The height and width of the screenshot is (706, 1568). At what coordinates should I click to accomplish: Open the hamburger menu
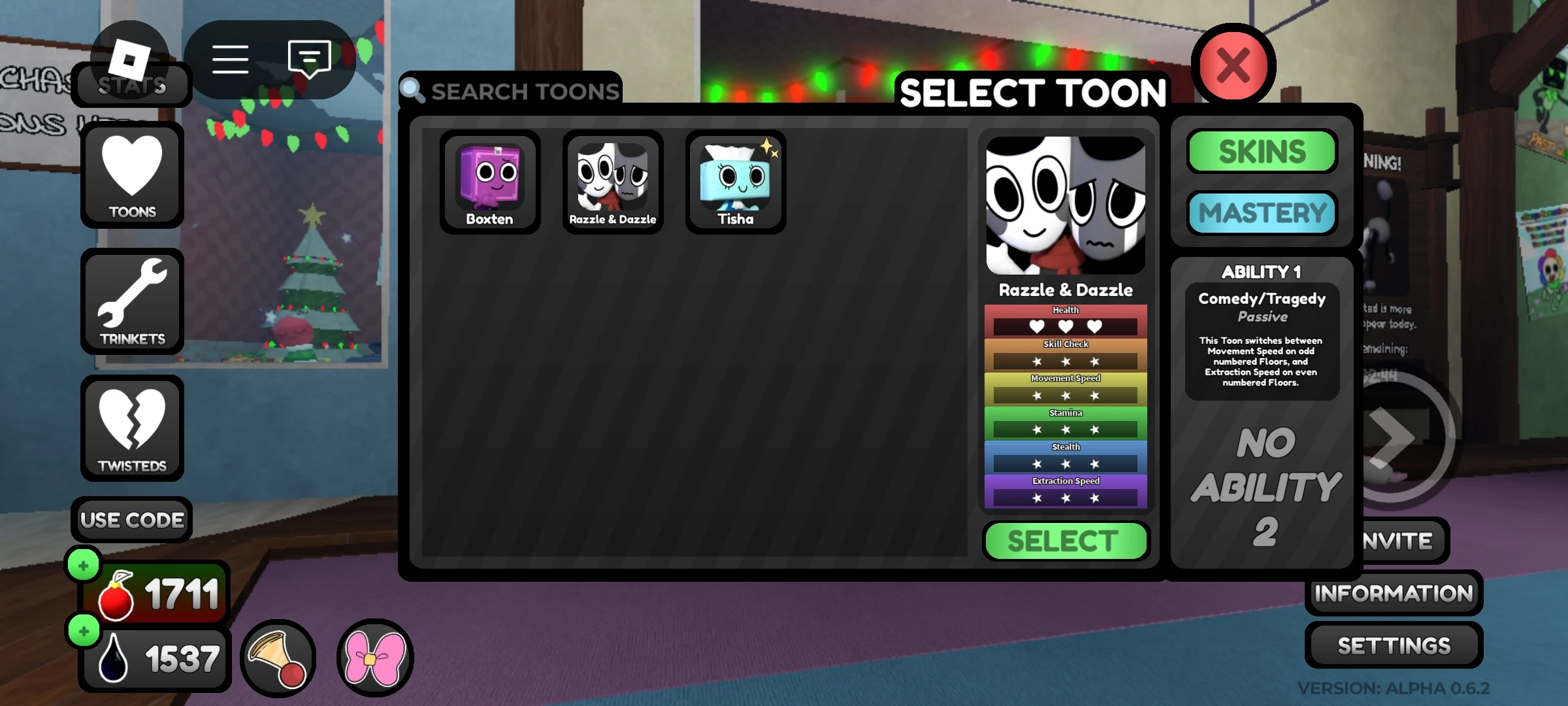(230, 59)
